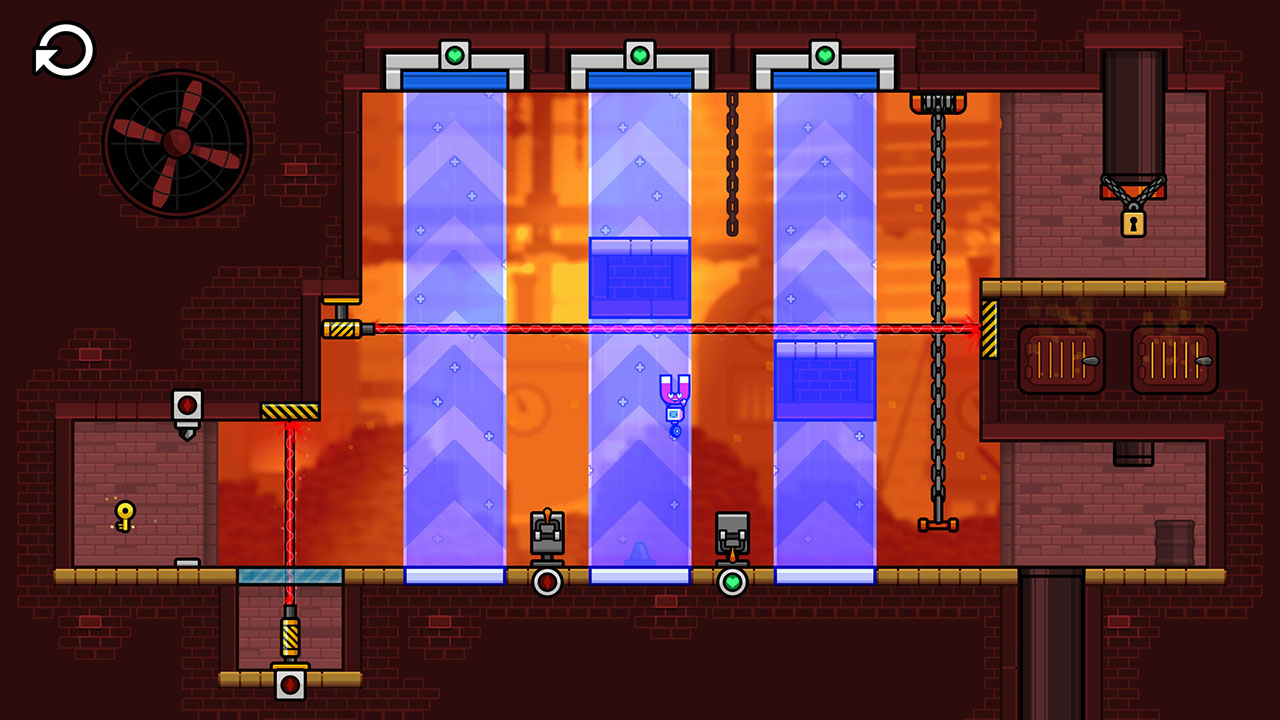Select the pink magnet character
This screenshot has height=720, width=1280.
(676, 394)
